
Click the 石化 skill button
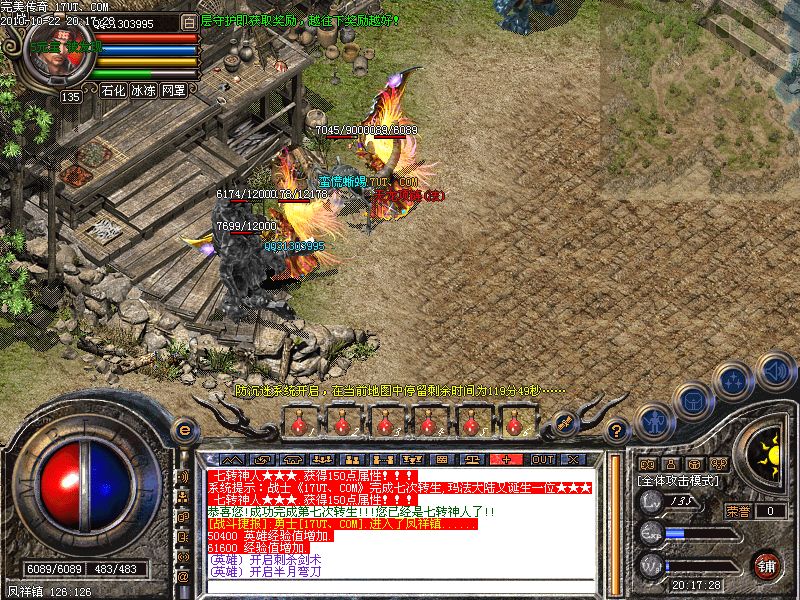click(x=114, y=90)
